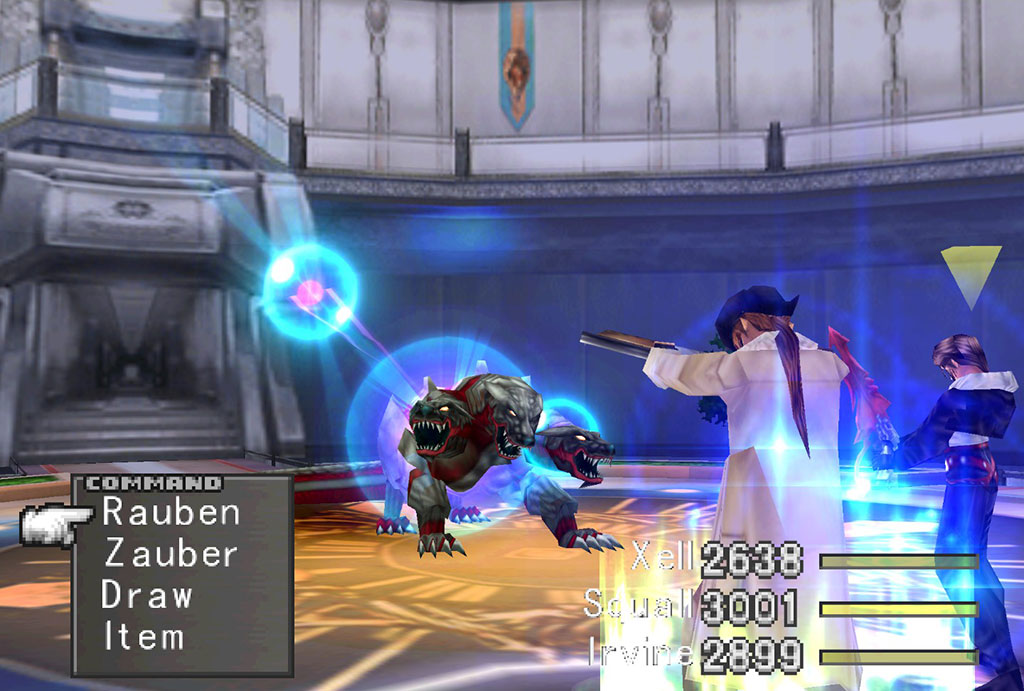Select Xell in the party list
The height and width of the screenshot is (691, 1024).
pyautogui.click(x=662, y=558)
